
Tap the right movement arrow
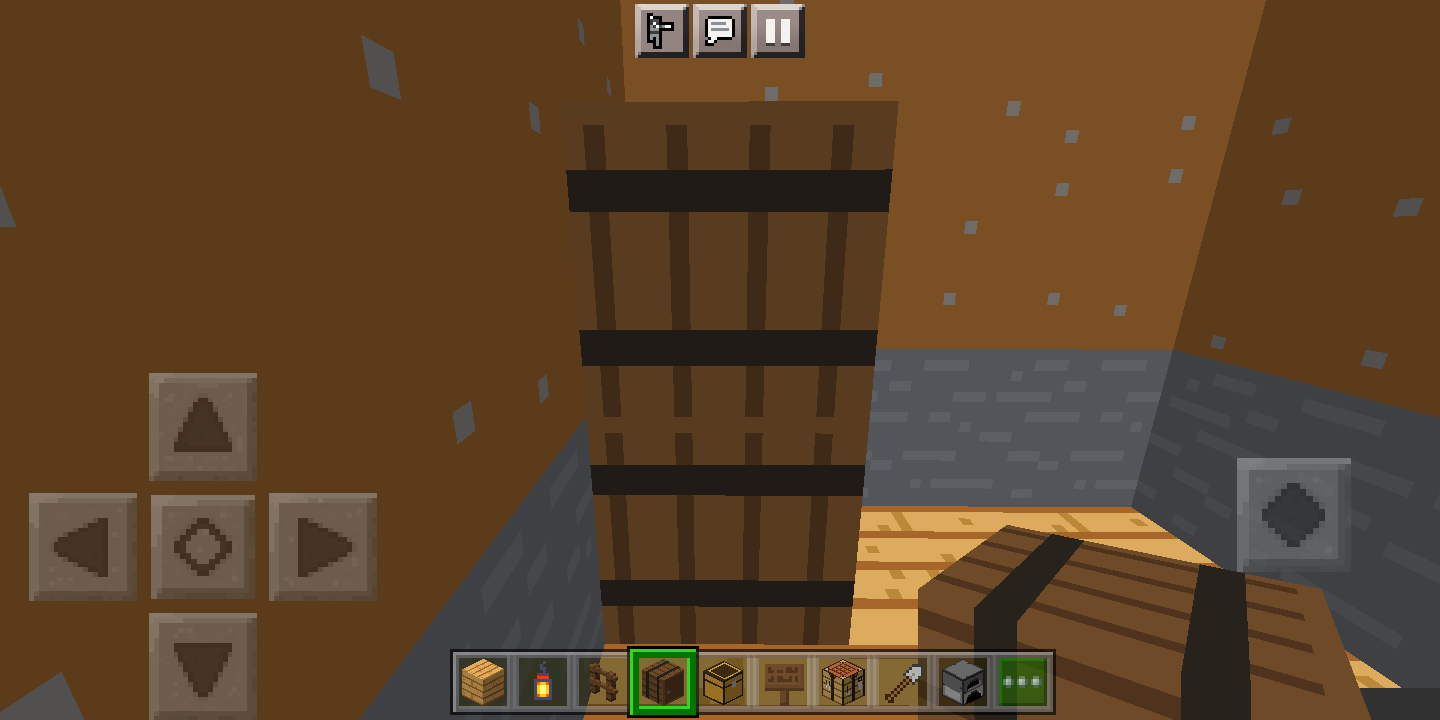point(323,547)
